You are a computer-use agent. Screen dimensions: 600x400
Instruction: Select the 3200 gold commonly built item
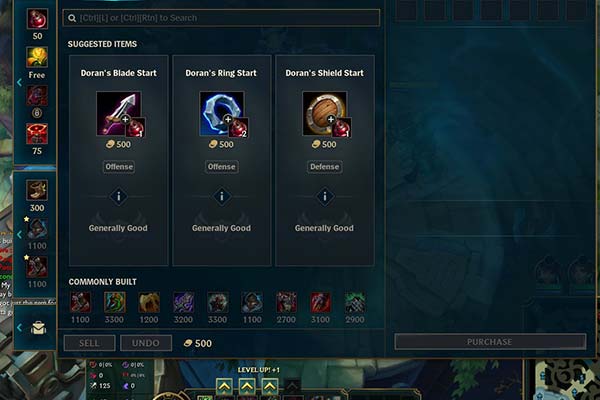(x=183, y=302)
